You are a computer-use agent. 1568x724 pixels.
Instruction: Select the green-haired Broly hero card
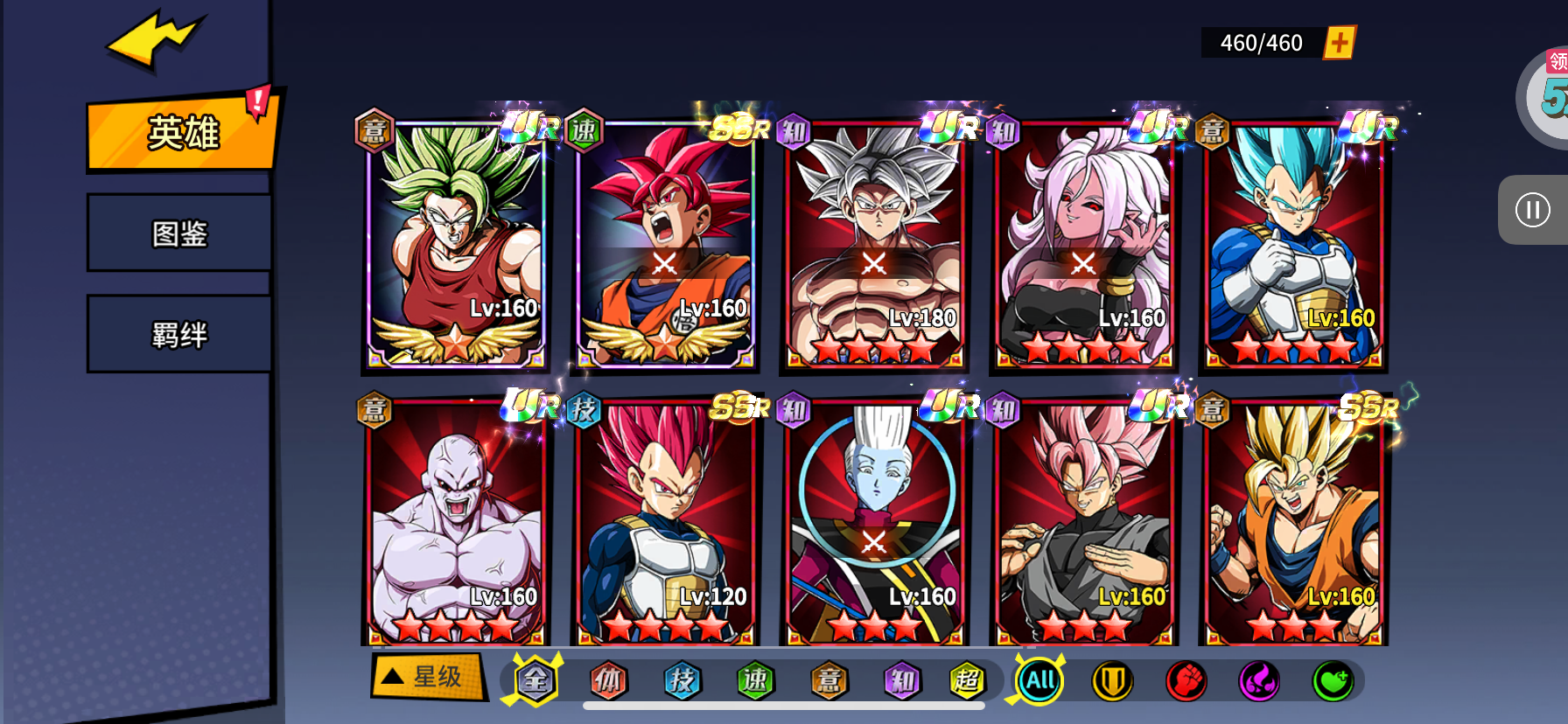click(455, 245)
